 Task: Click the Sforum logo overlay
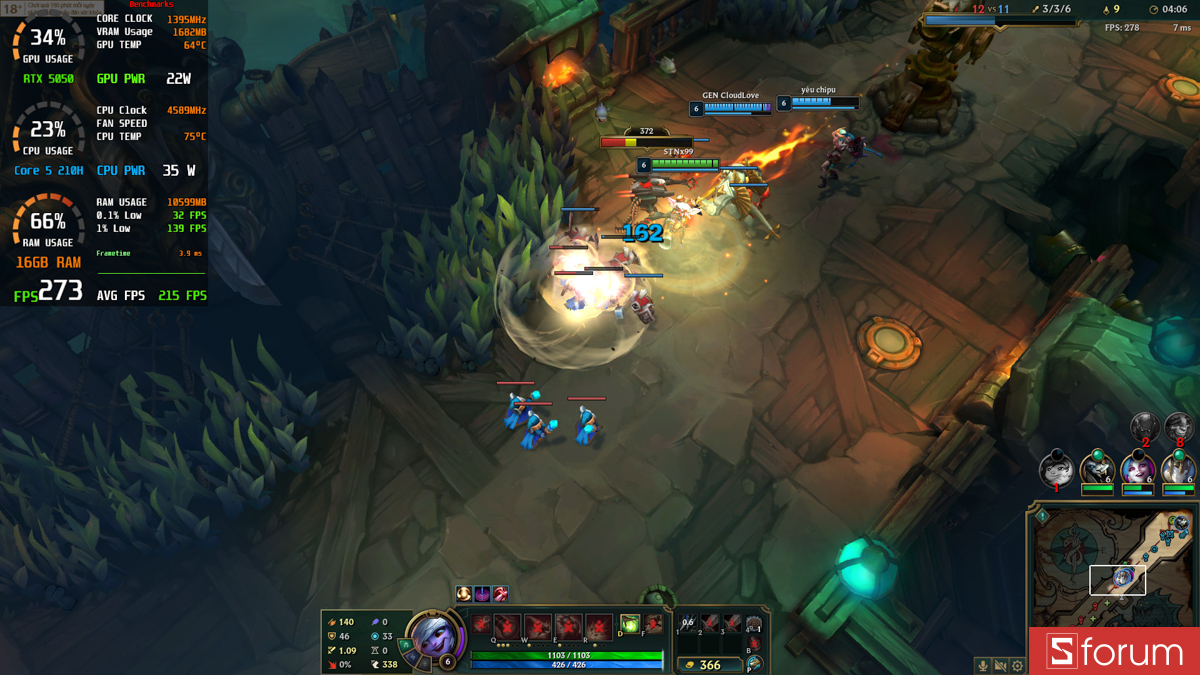1114,652
